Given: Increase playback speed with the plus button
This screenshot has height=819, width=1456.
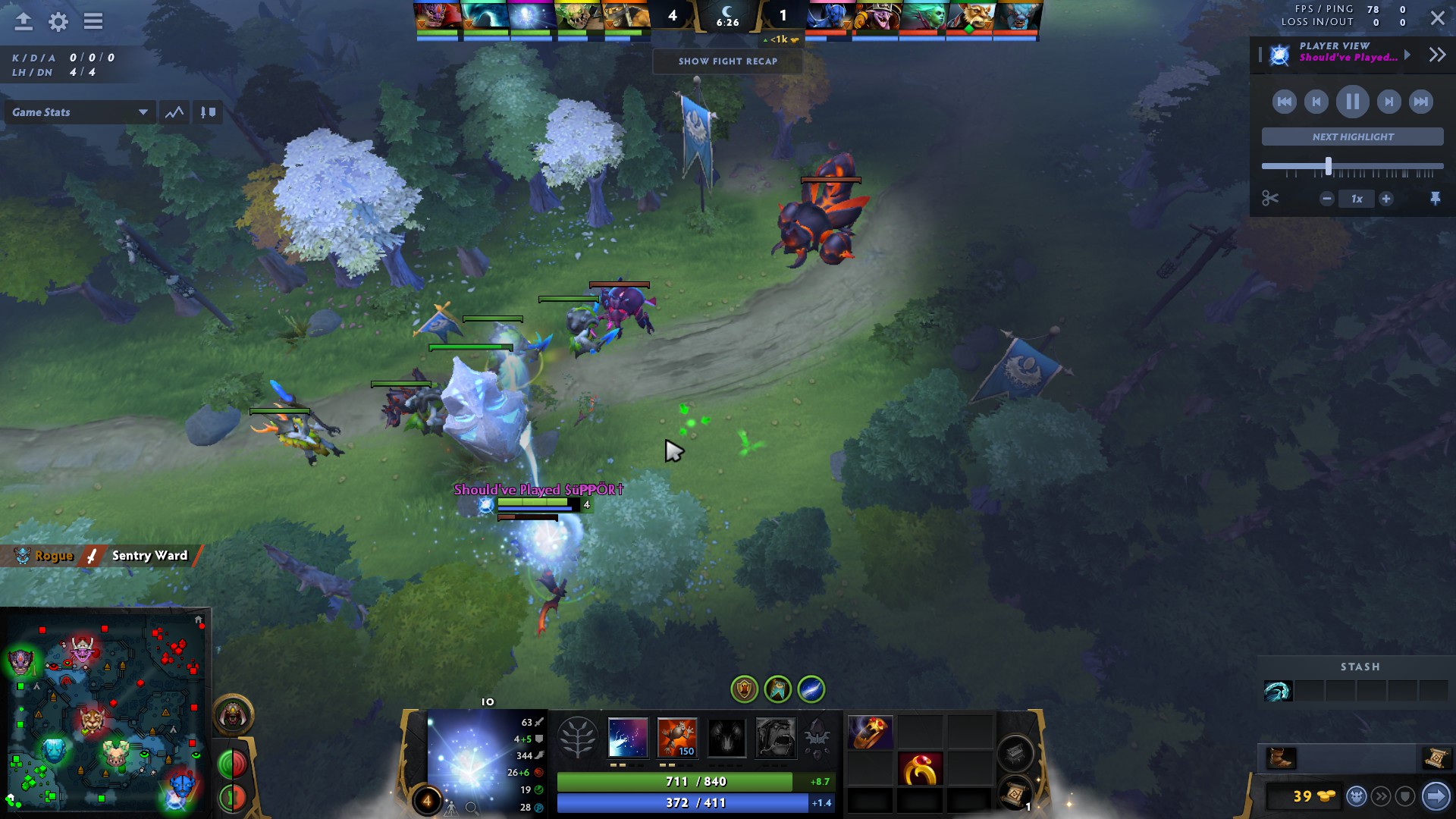Looking at the screenshot, I should [1386, 199].
